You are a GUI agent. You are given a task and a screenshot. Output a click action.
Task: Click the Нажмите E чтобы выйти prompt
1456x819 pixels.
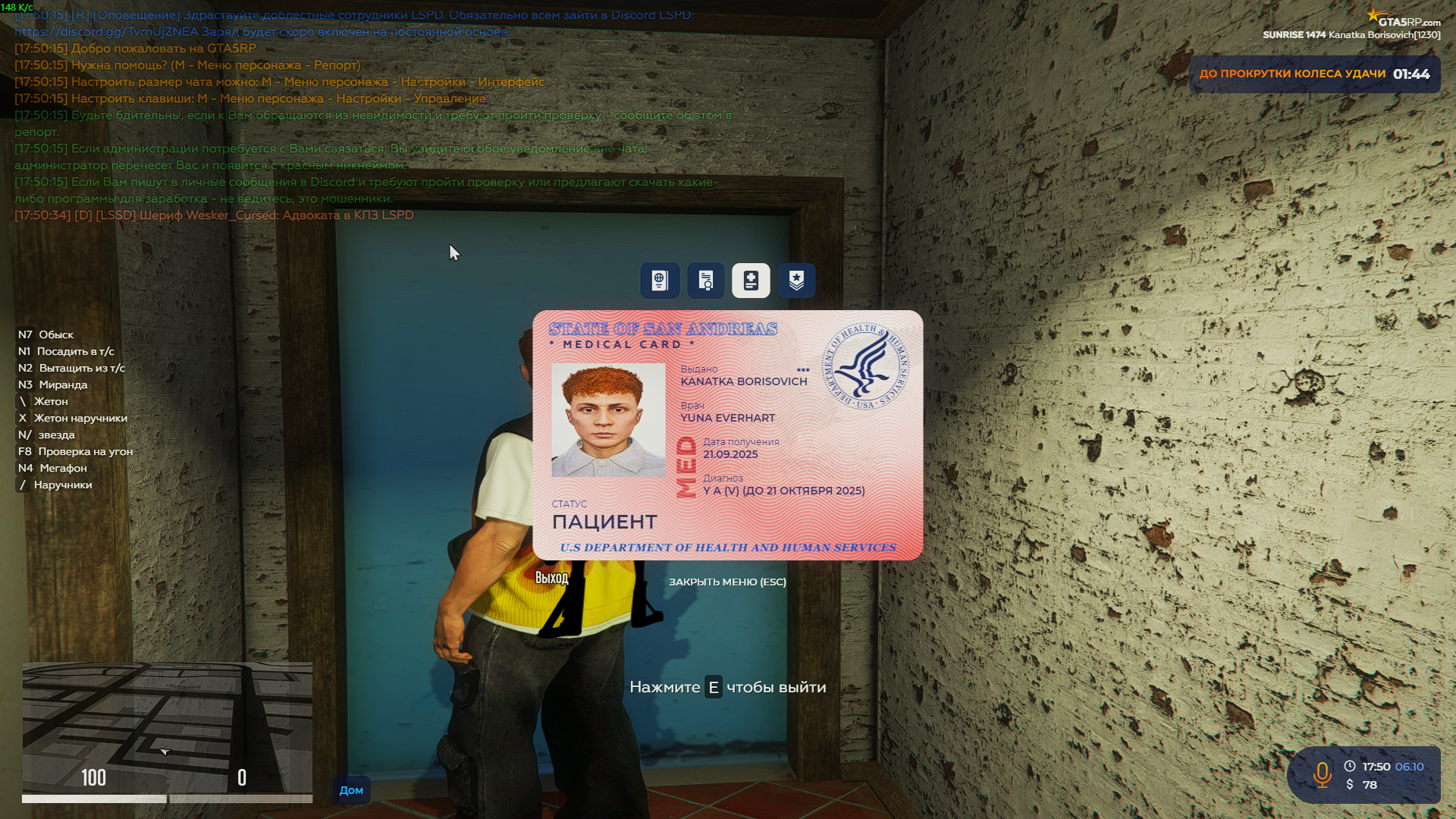[x=728, y=687]
